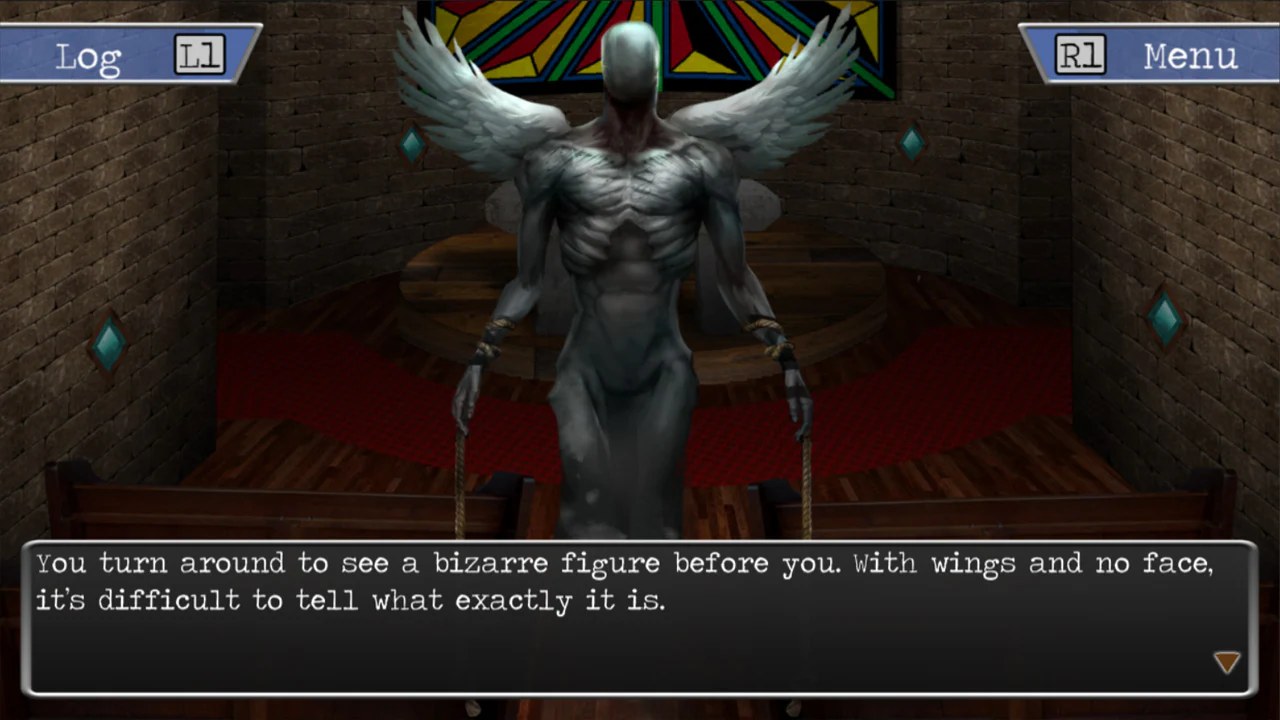This screenshot has height=720, width=1280.
Task: Select the teal diamond gem on the right wall
Action: [1164, 316]
